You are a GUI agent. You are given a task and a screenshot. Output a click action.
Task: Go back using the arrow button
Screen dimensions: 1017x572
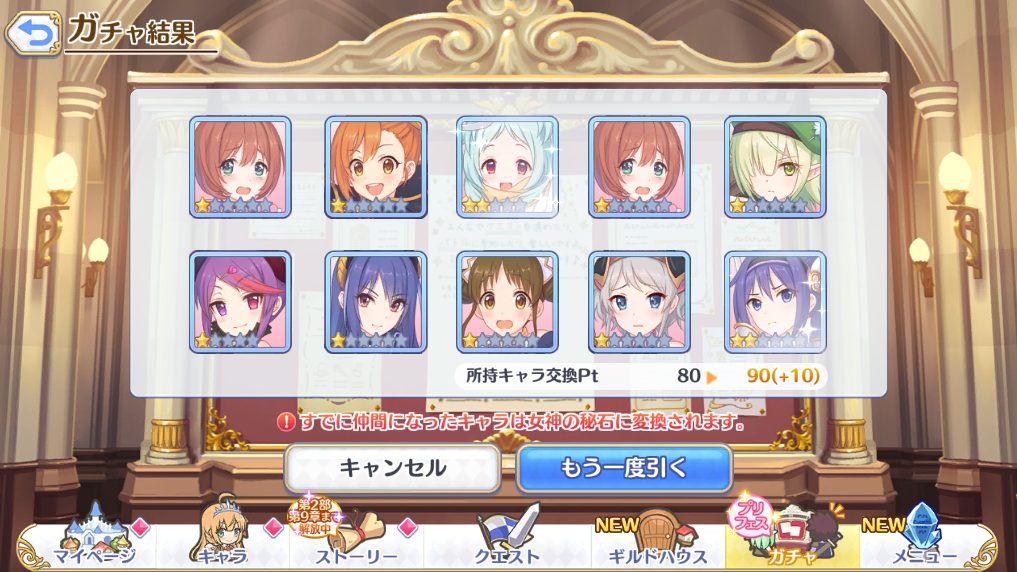pyautogui.click(x=32, y=33)
